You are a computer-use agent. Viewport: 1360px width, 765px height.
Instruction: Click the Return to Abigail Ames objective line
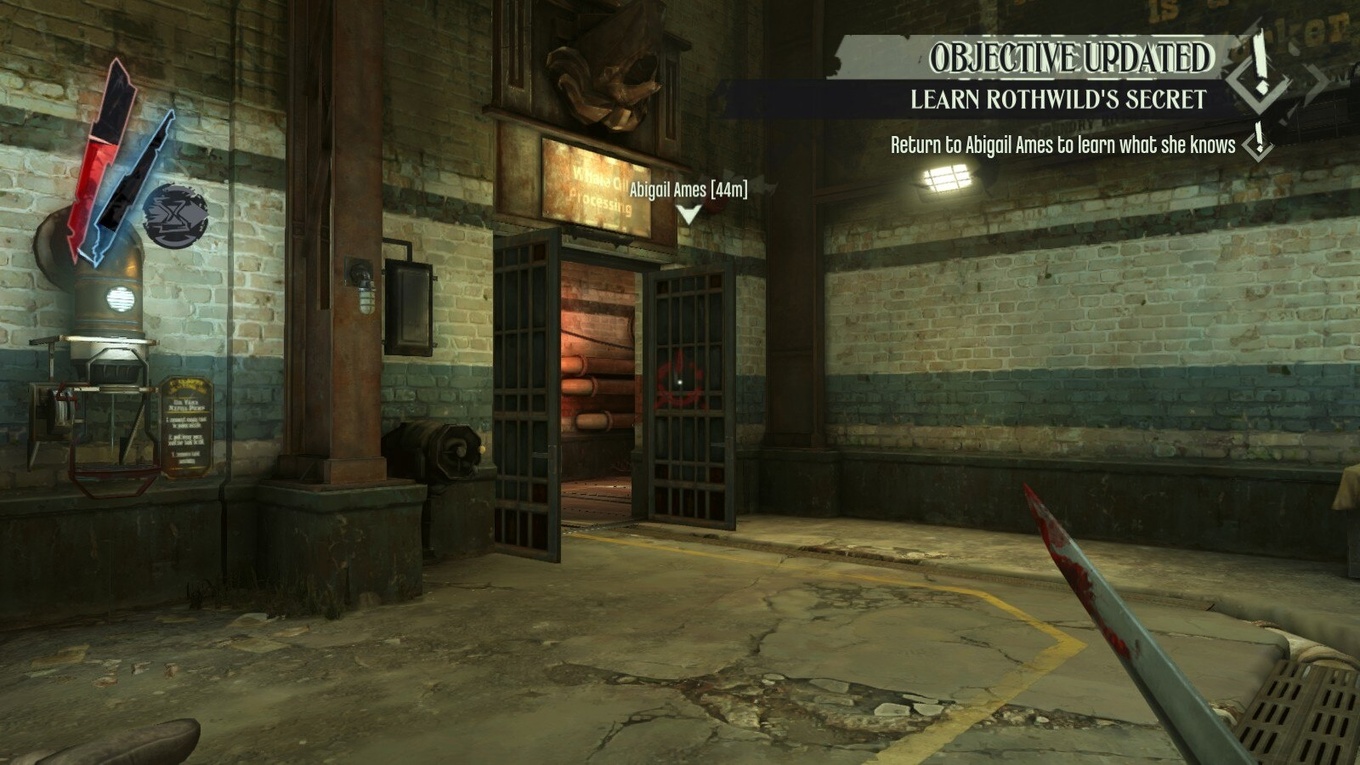1062,145
